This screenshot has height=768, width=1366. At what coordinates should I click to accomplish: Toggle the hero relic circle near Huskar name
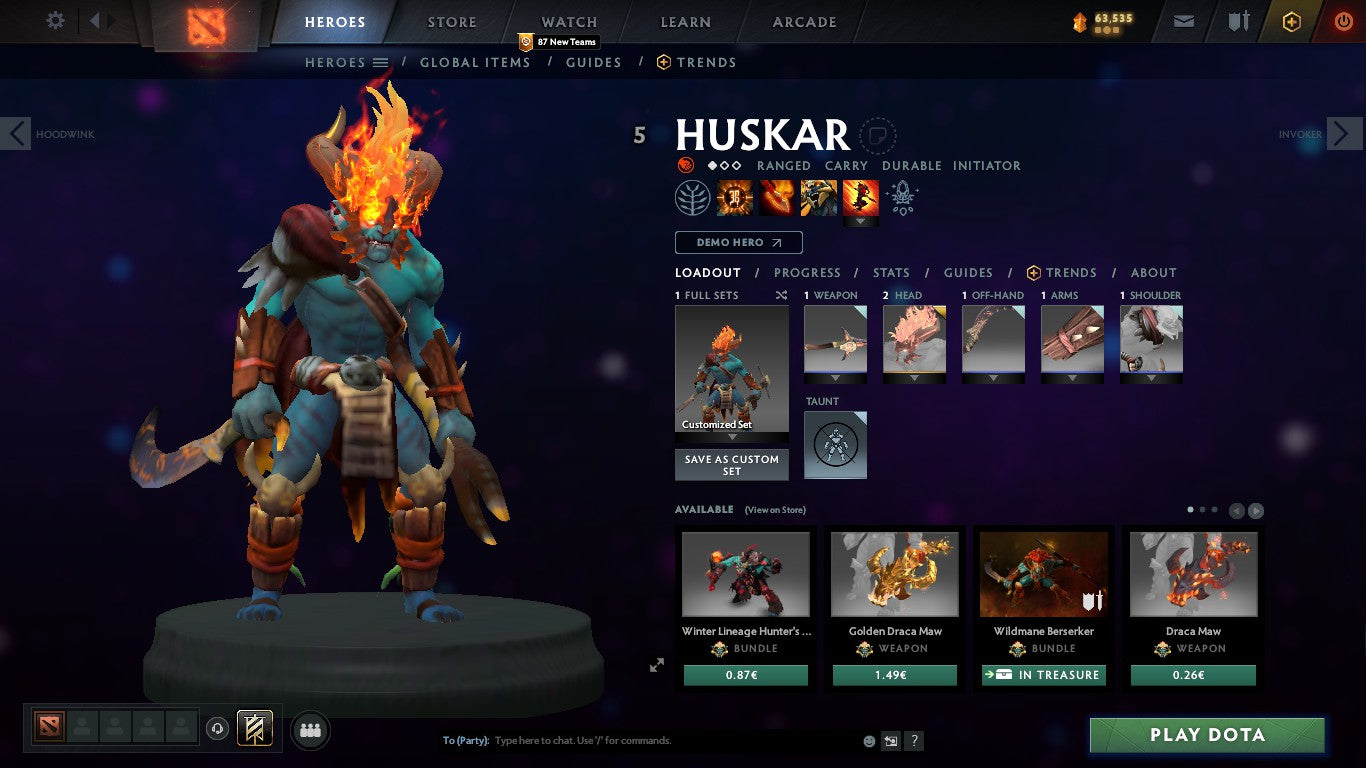point(878,137)
